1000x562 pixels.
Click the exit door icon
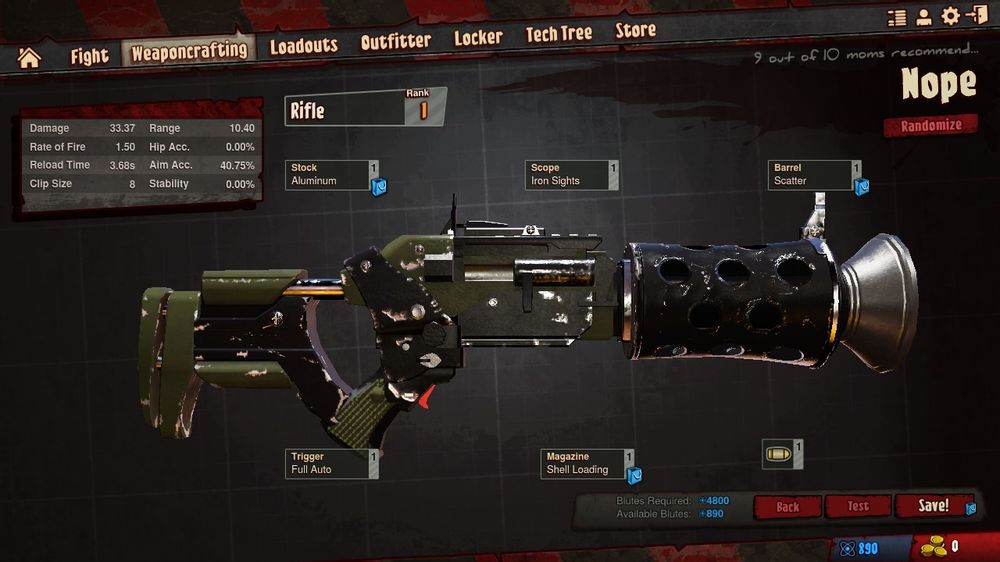click(975, 15)
